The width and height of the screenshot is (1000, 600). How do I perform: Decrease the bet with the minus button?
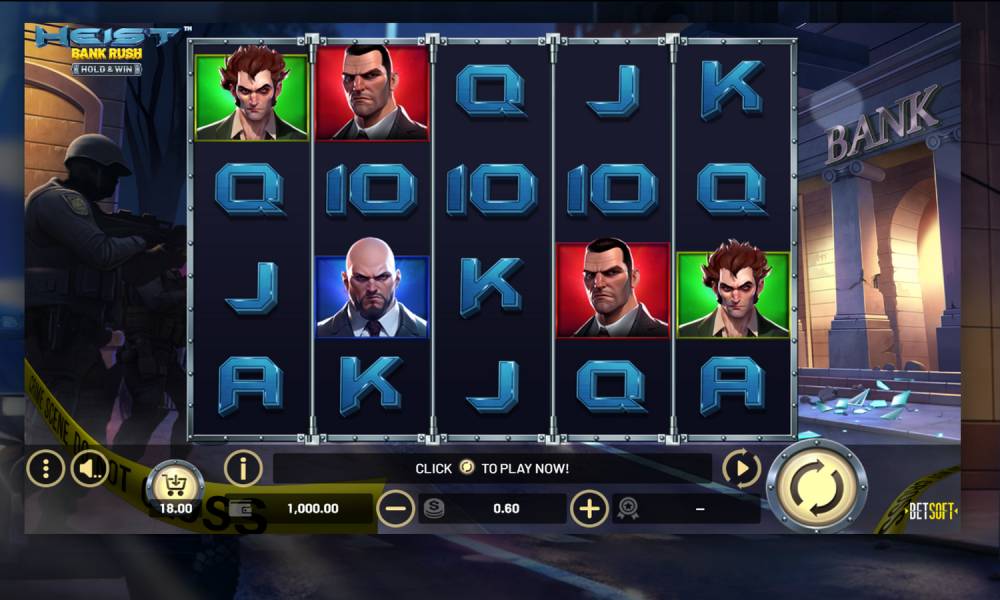(x=396, y=509)
